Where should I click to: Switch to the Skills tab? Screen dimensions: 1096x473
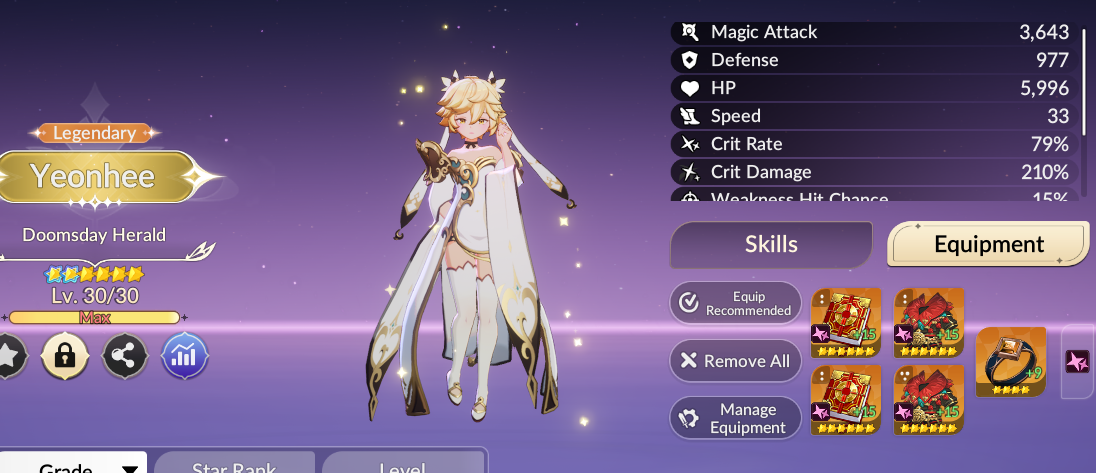click(x=771, y=245)
